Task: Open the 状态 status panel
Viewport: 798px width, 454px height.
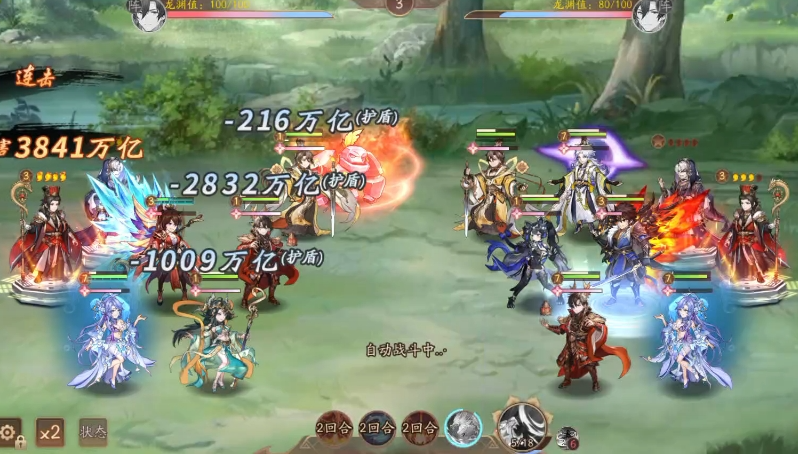Action: pyautogui.click(x=93, y=432)
